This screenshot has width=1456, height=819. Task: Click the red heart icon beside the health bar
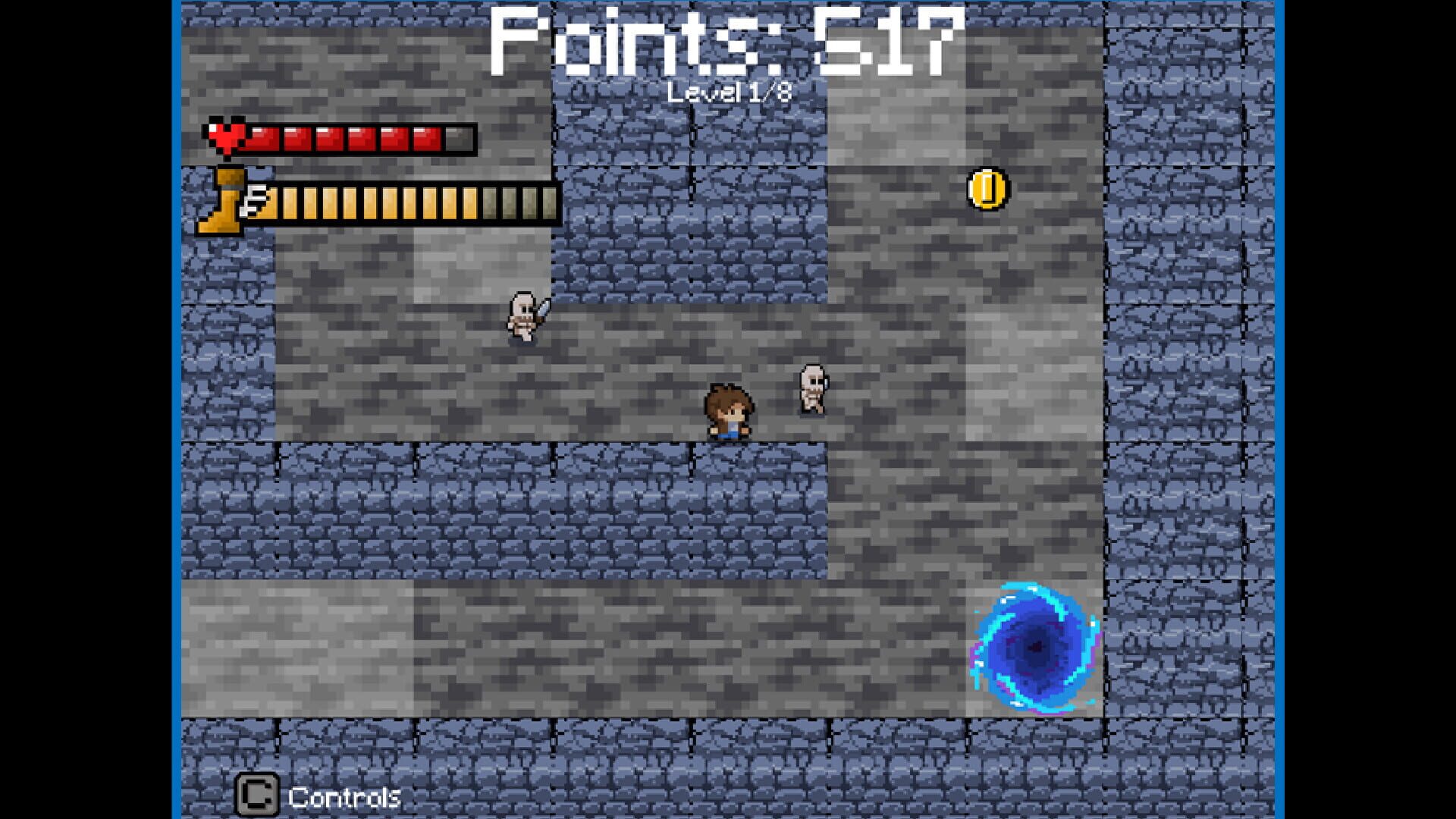(227, 139)
